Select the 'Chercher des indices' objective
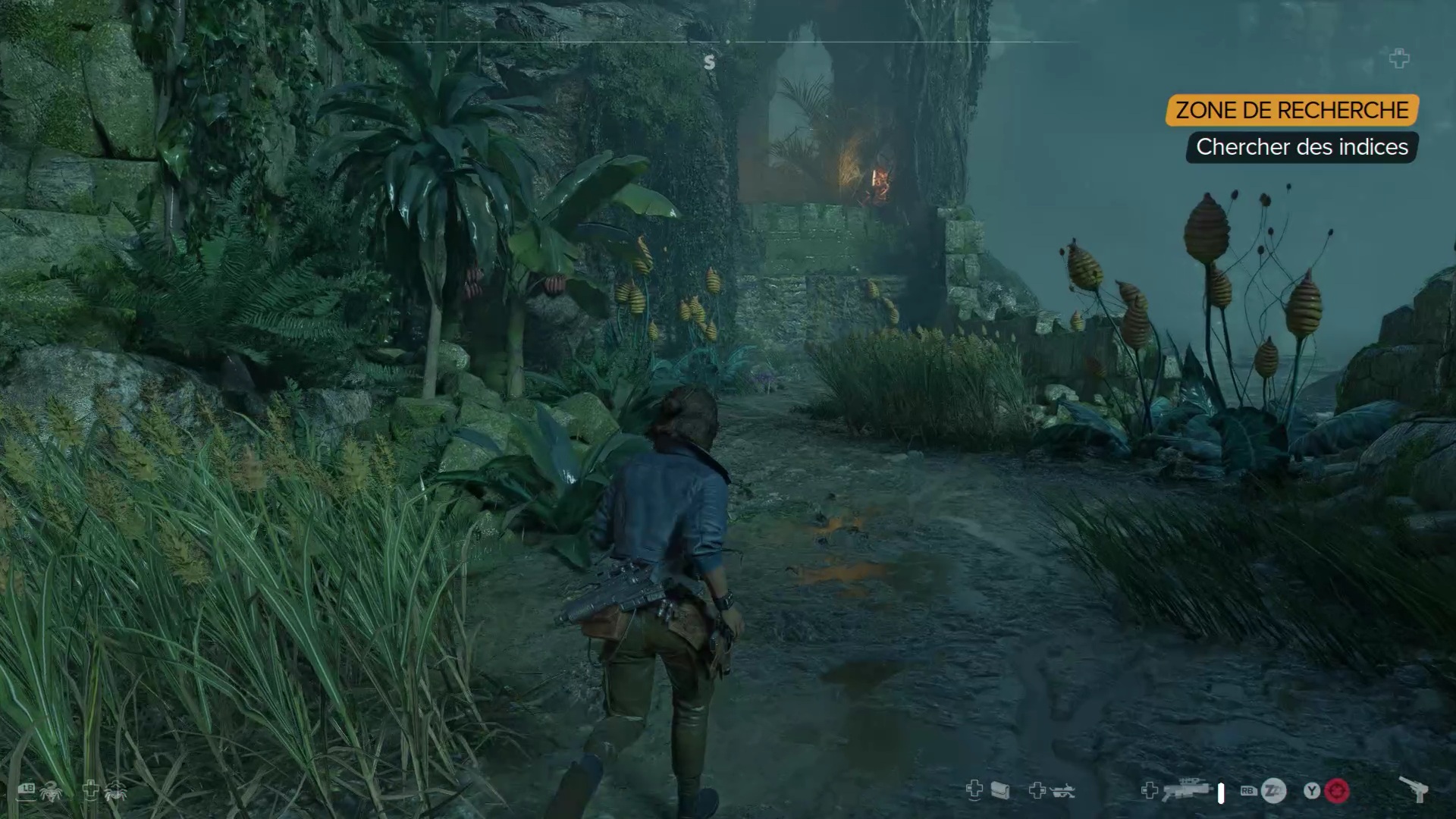The width and height of the screenshot is (1456, 819). (x=1301, y=147)
